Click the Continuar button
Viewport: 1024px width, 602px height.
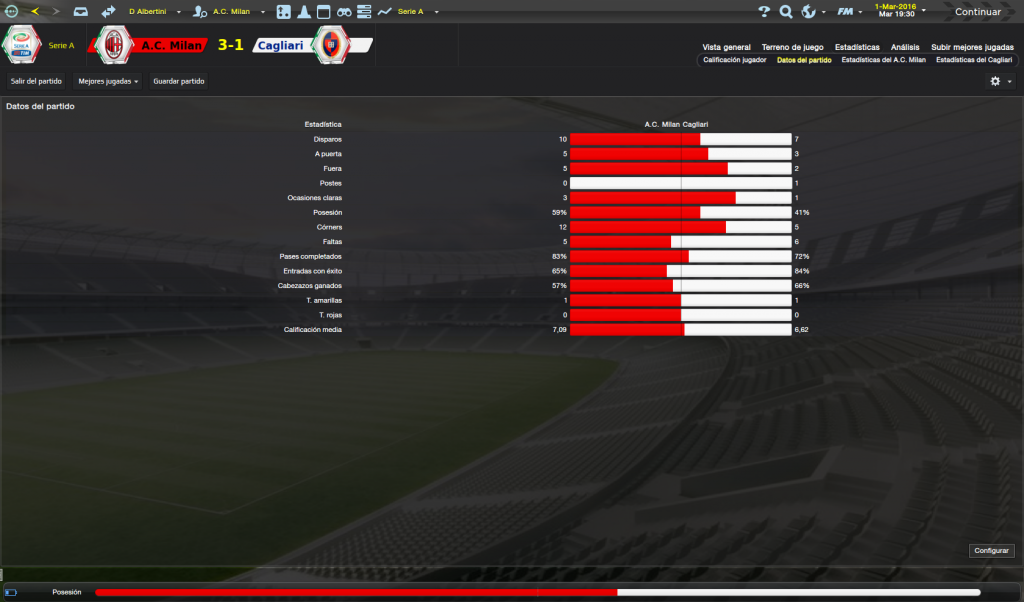coord(977,12)
